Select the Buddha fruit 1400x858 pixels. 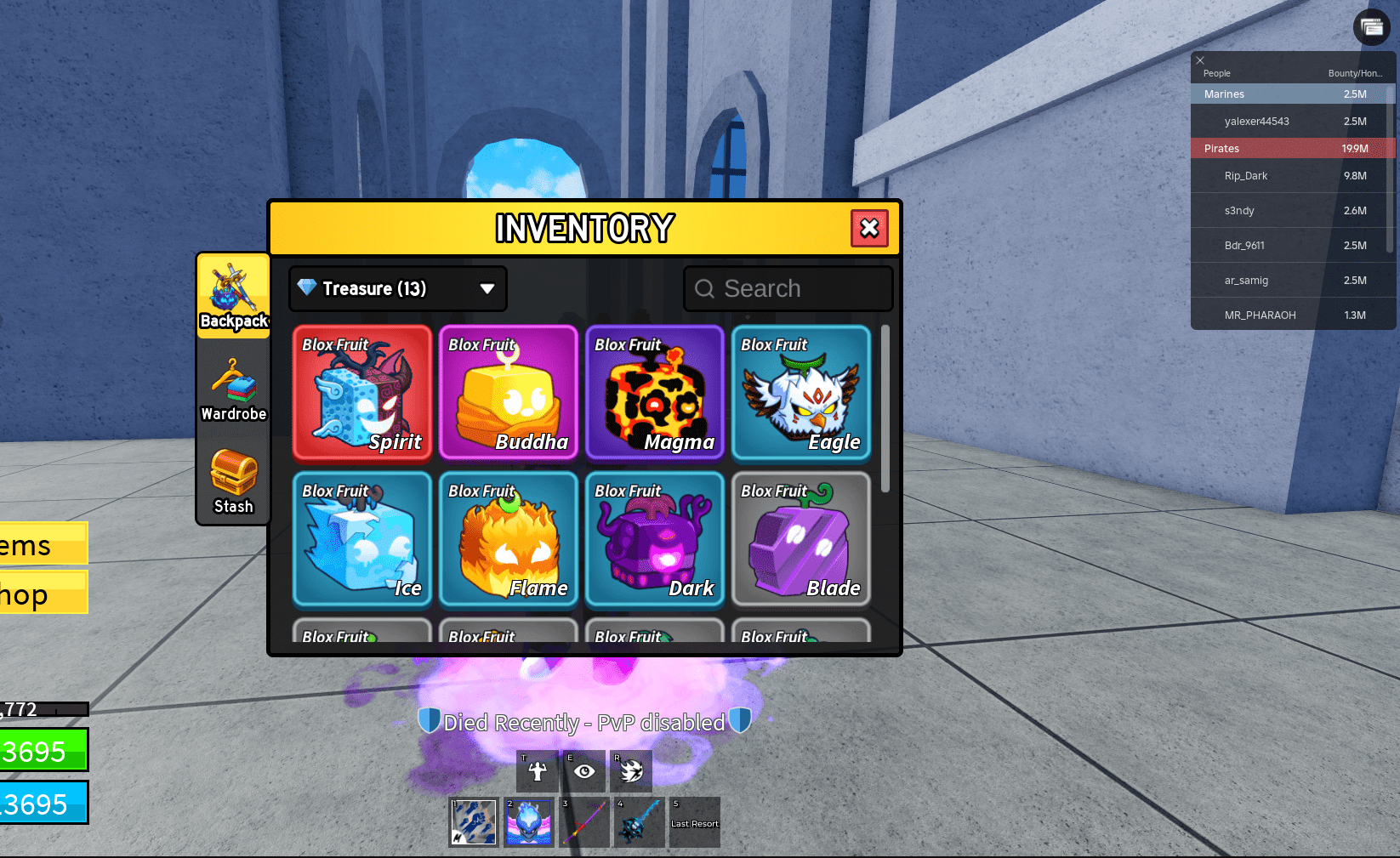pyautogui.click(x=508, y=393)
